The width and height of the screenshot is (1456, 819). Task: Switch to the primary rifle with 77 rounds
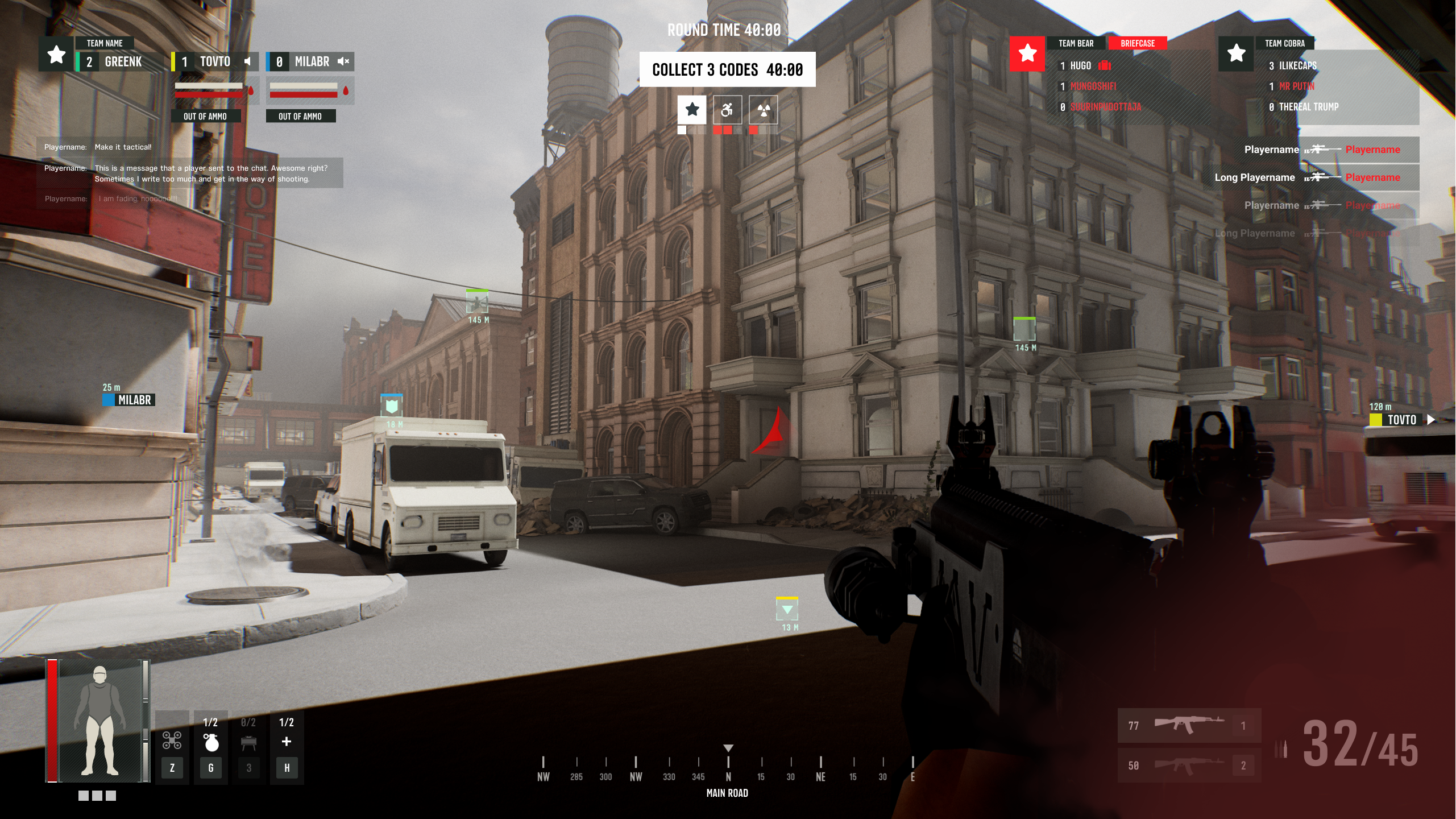click(1189, 725)
